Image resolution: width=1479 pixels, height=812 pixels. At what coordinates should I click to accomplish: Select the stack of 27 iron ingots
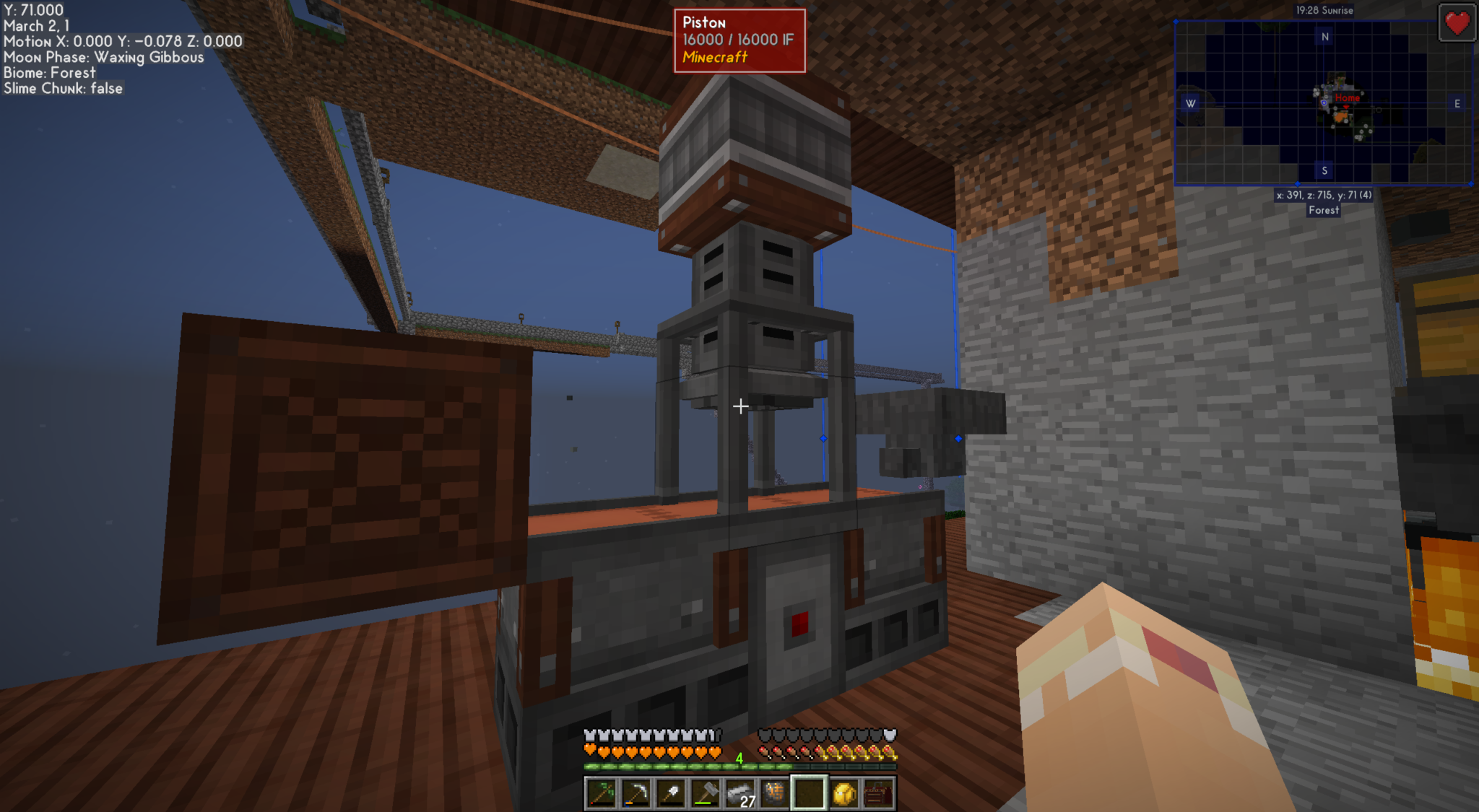pos(741,793)
